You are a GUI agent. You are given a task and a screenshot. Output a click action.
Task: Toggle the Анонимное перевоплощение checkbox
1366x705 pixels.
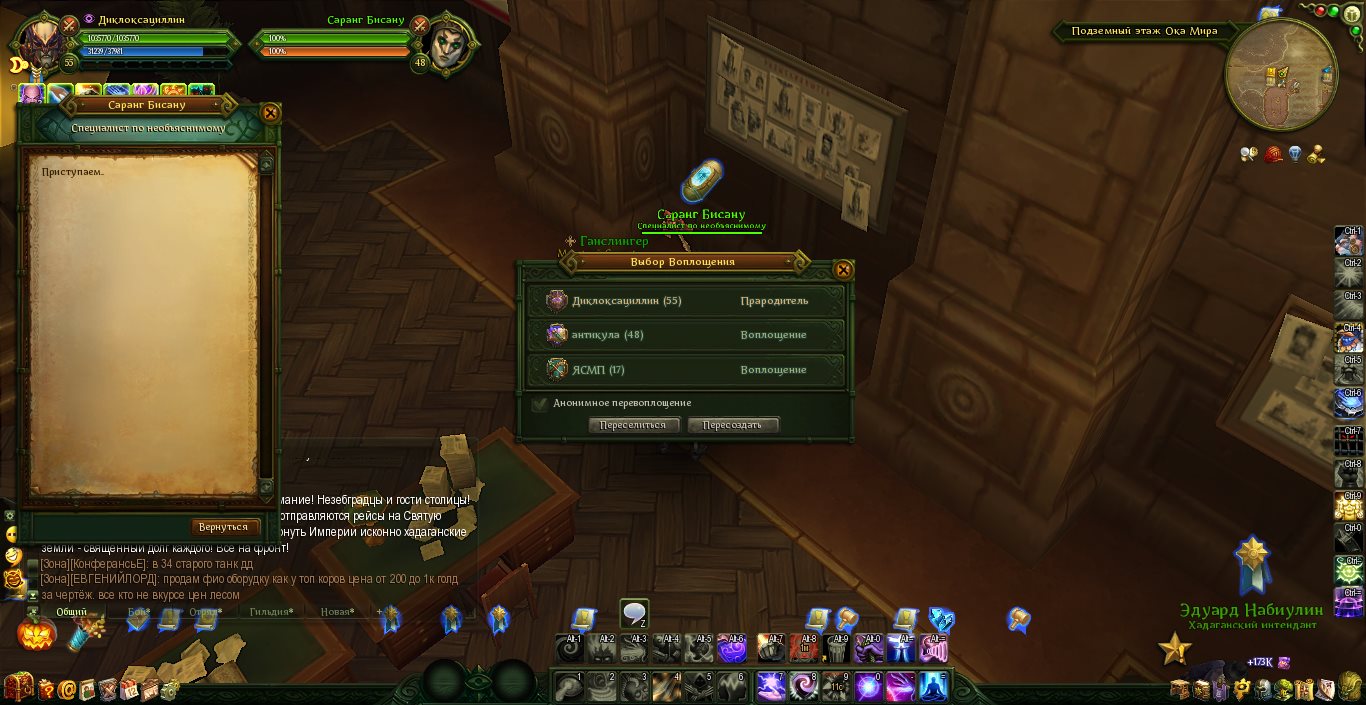tap(540, 404)
